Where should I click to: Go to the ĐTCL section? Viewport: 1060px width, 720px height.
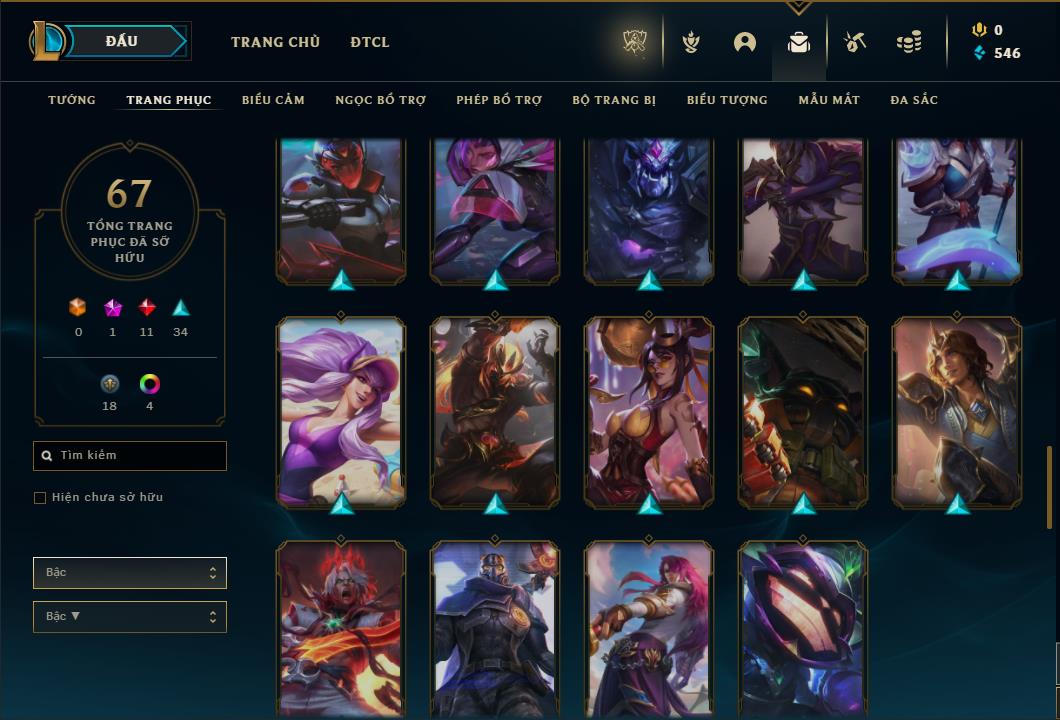click(x=370, y=42)
